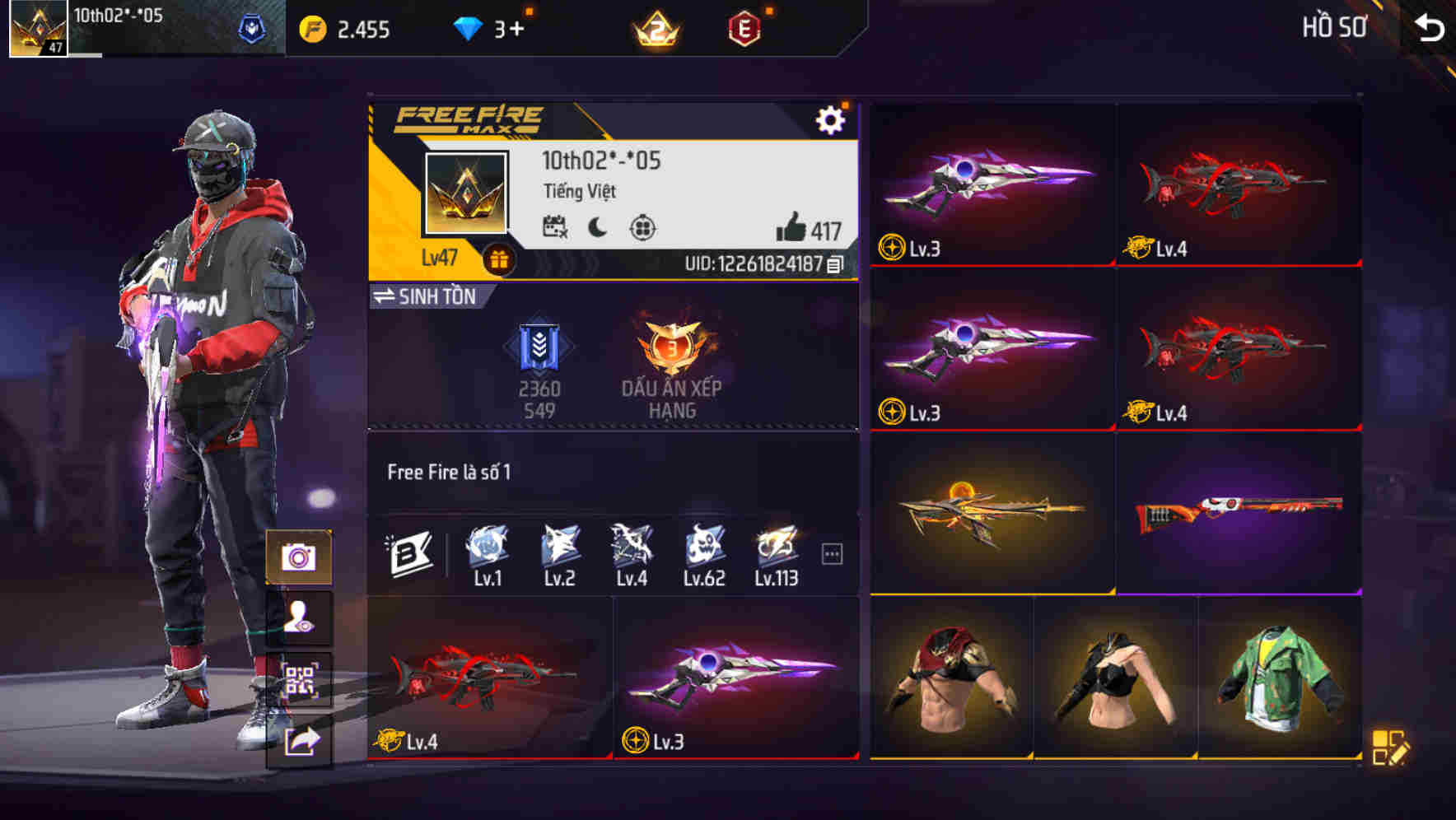Open the SINH TỒN mode switcher arrows
The width and height of the screenshot is (1456, 820).
point(384,297)
